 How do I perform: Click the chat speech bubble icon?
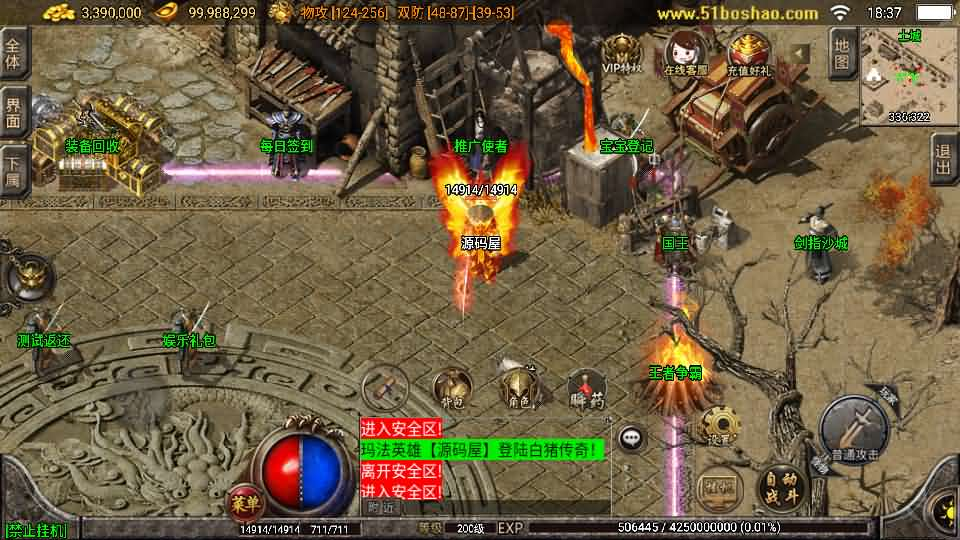631,437
